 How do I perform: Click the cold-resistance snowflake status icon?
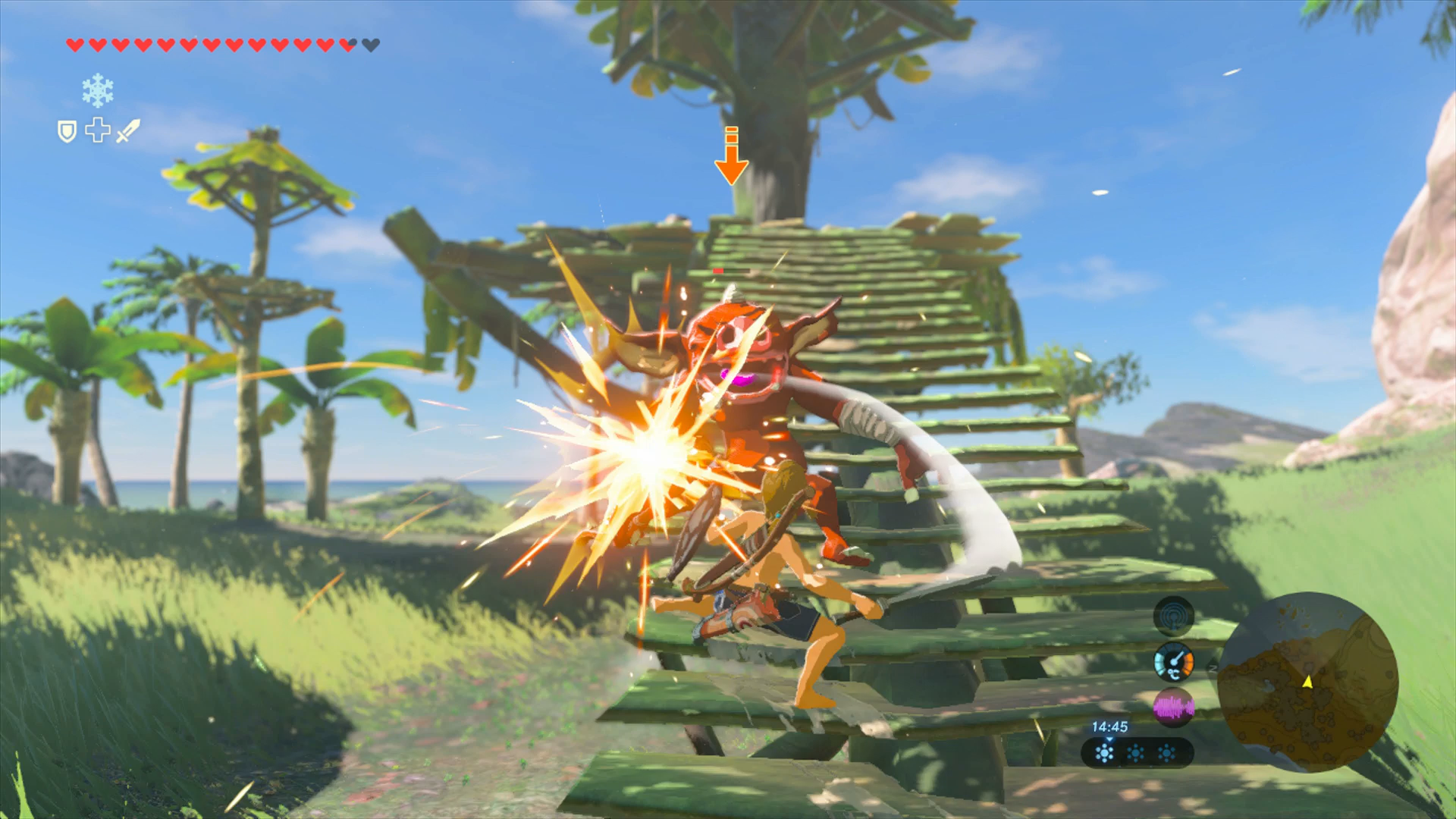pyautogui.click(x=98, y=90)
